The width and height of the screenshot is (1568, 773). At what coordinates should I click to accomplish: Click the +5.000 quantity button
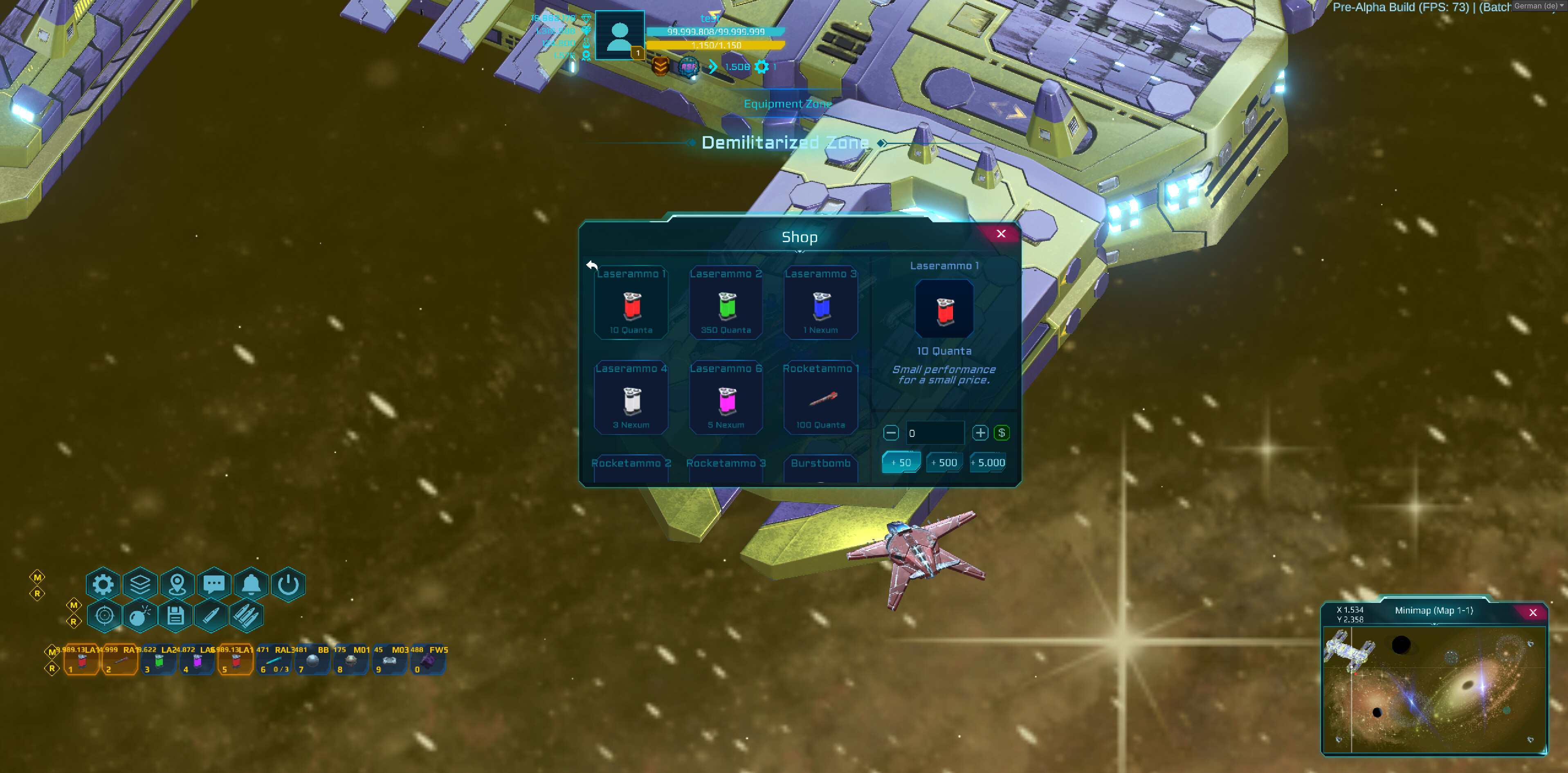pyautogui.click(x=988, y=463)
